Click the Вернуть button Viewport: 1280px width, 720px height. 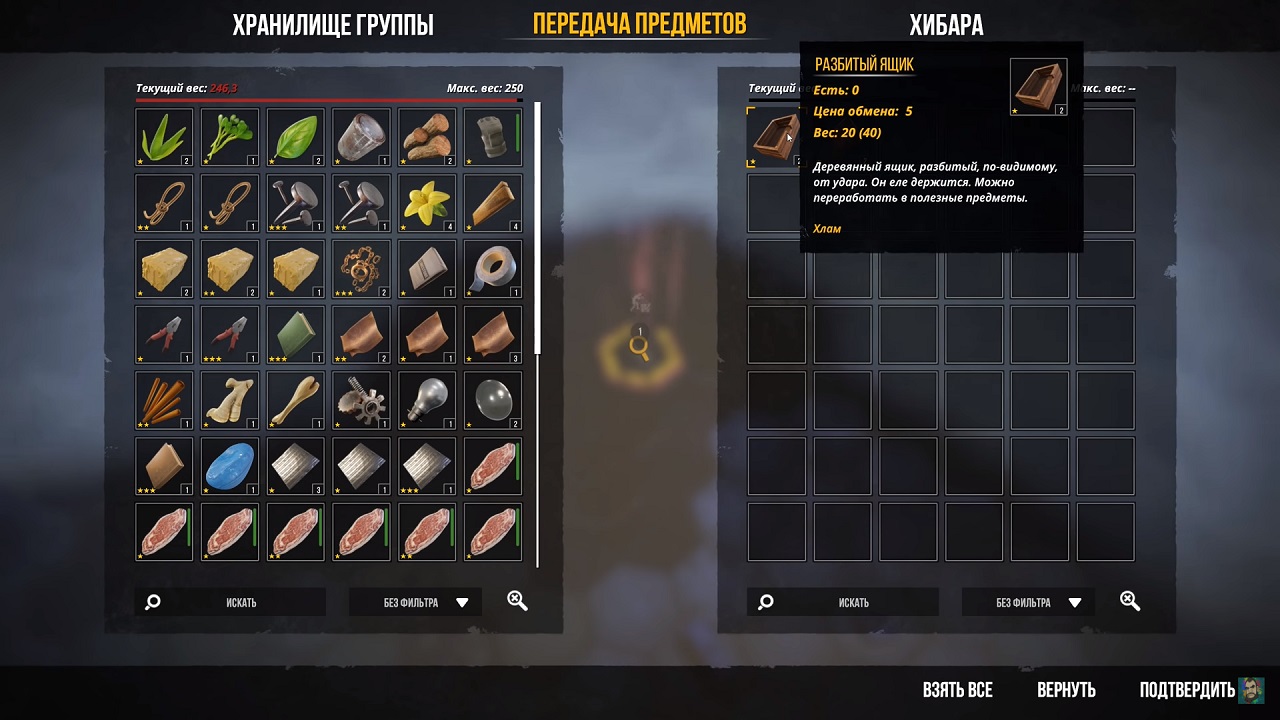click(1066, 690)
